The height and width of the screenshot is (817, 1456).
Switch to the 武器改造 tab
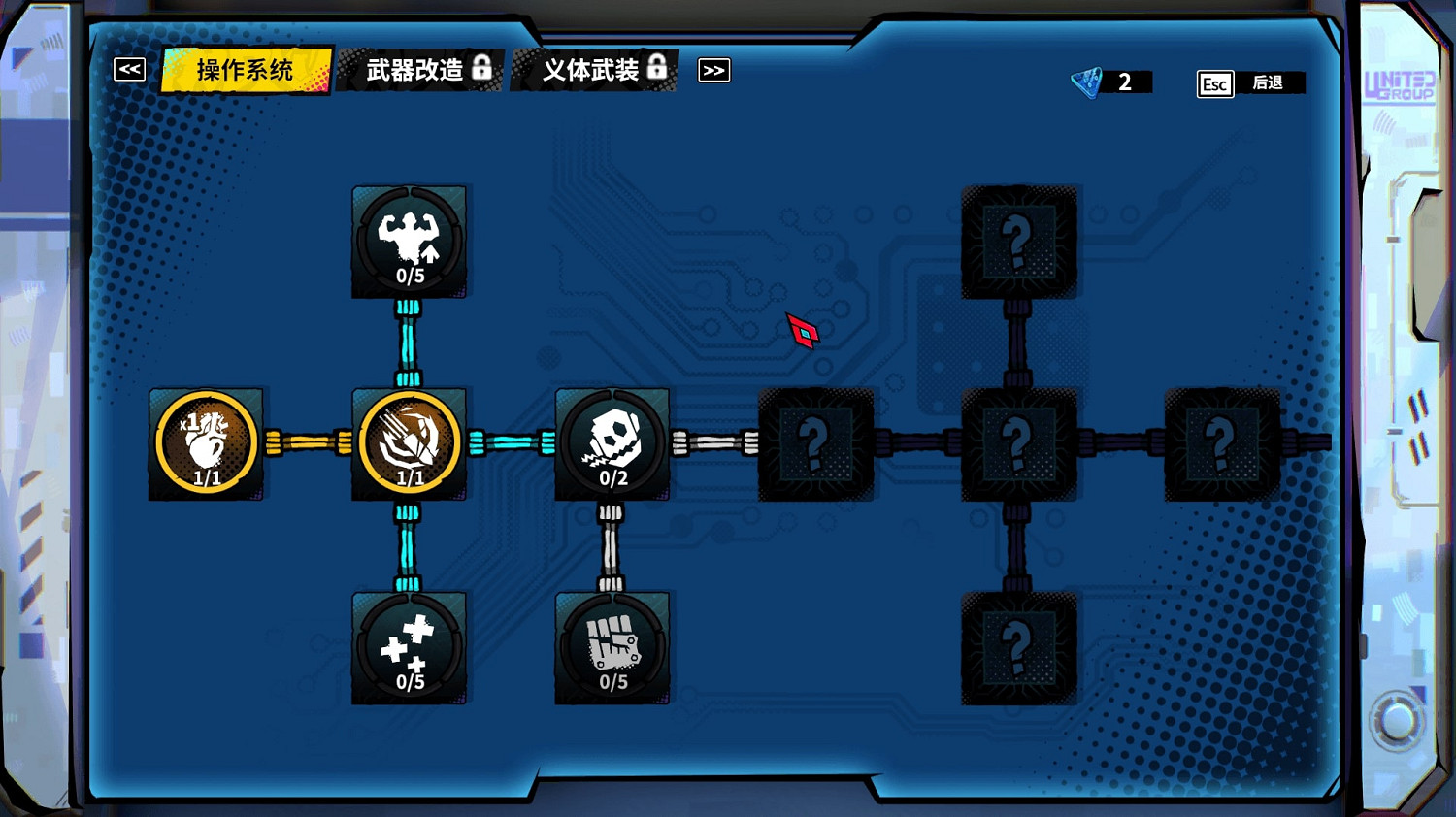click(417, 70)
